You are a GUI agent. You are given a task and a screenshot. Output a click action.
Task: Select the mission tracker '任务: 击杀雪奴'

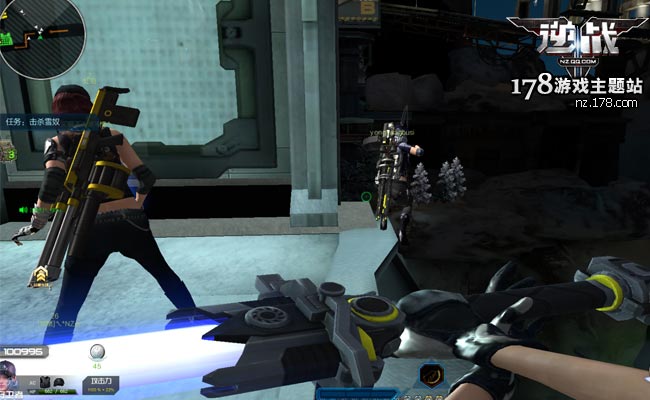[35, 121]
